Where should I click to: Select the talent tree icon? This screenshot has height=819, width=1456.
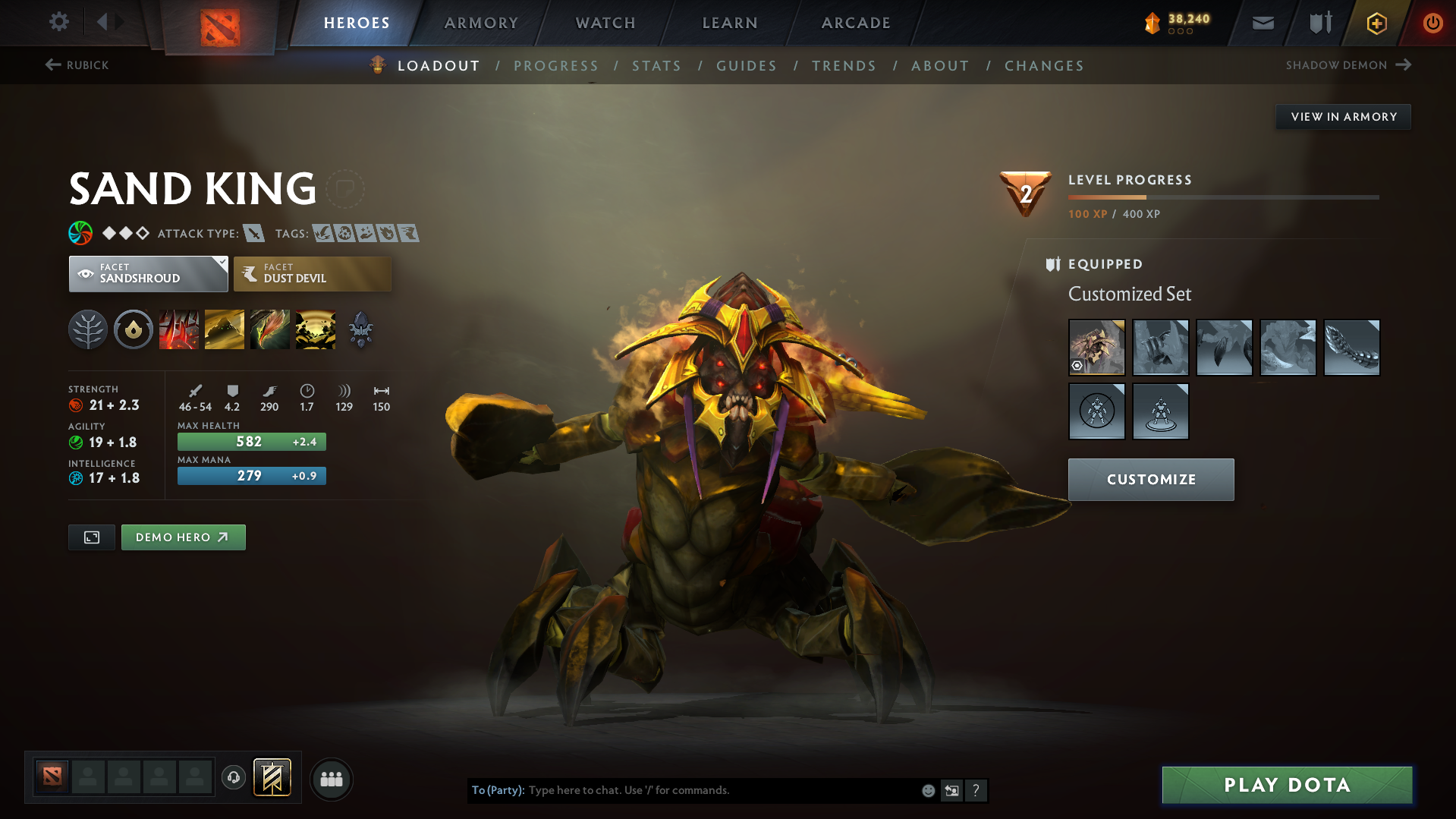click(x=88, y=329)
